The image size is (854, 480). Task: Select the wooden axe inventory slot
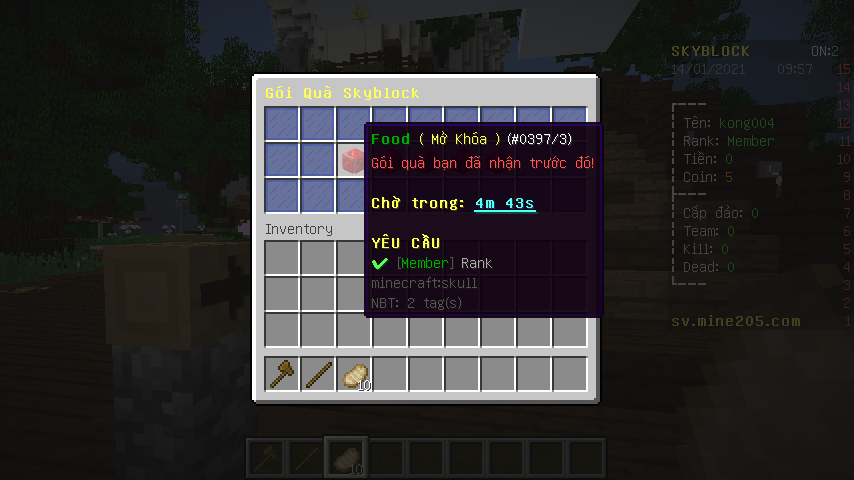pyautogui.click(x=283, y=374)
